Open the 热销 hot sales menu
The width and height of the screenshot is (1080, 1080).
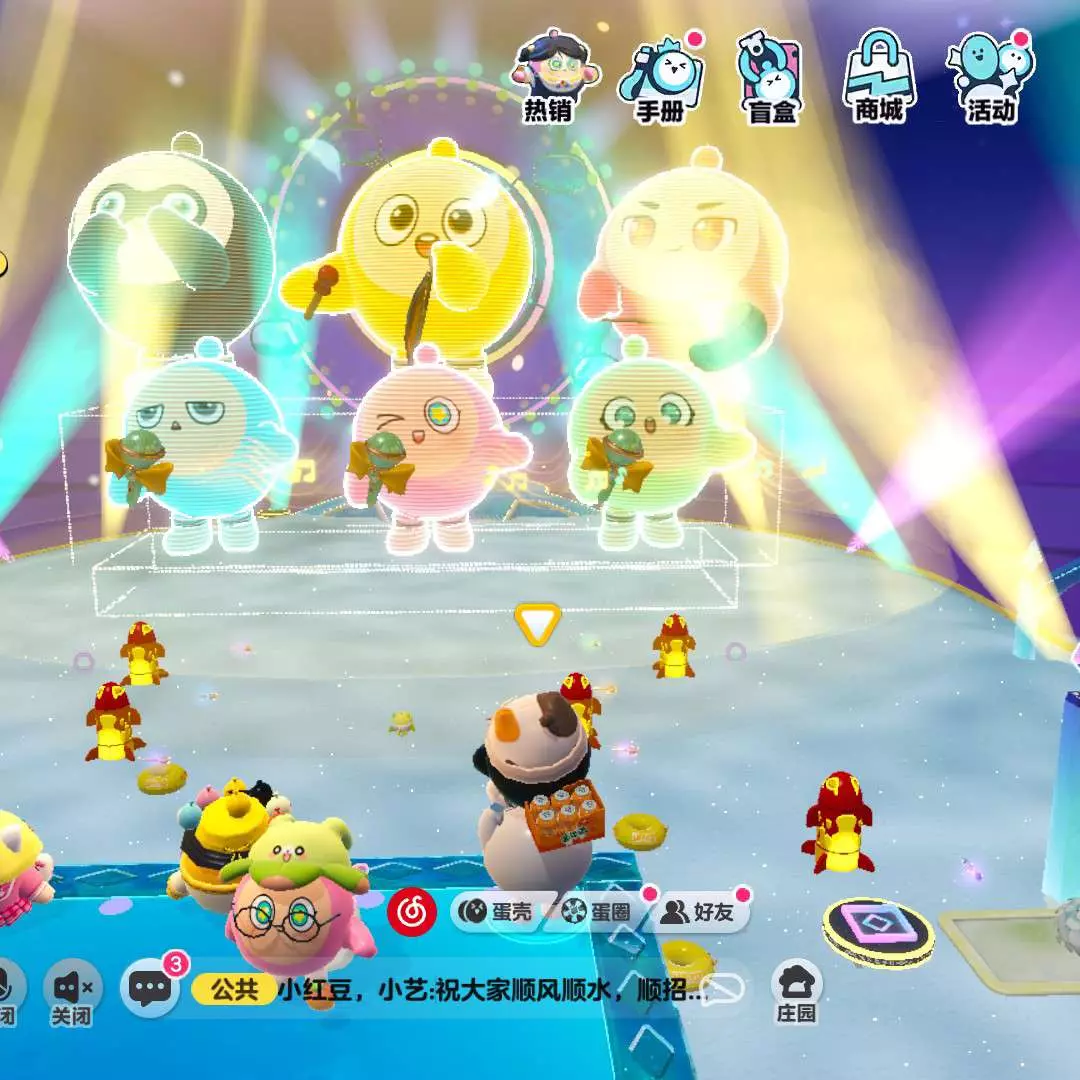coord(547,77)
